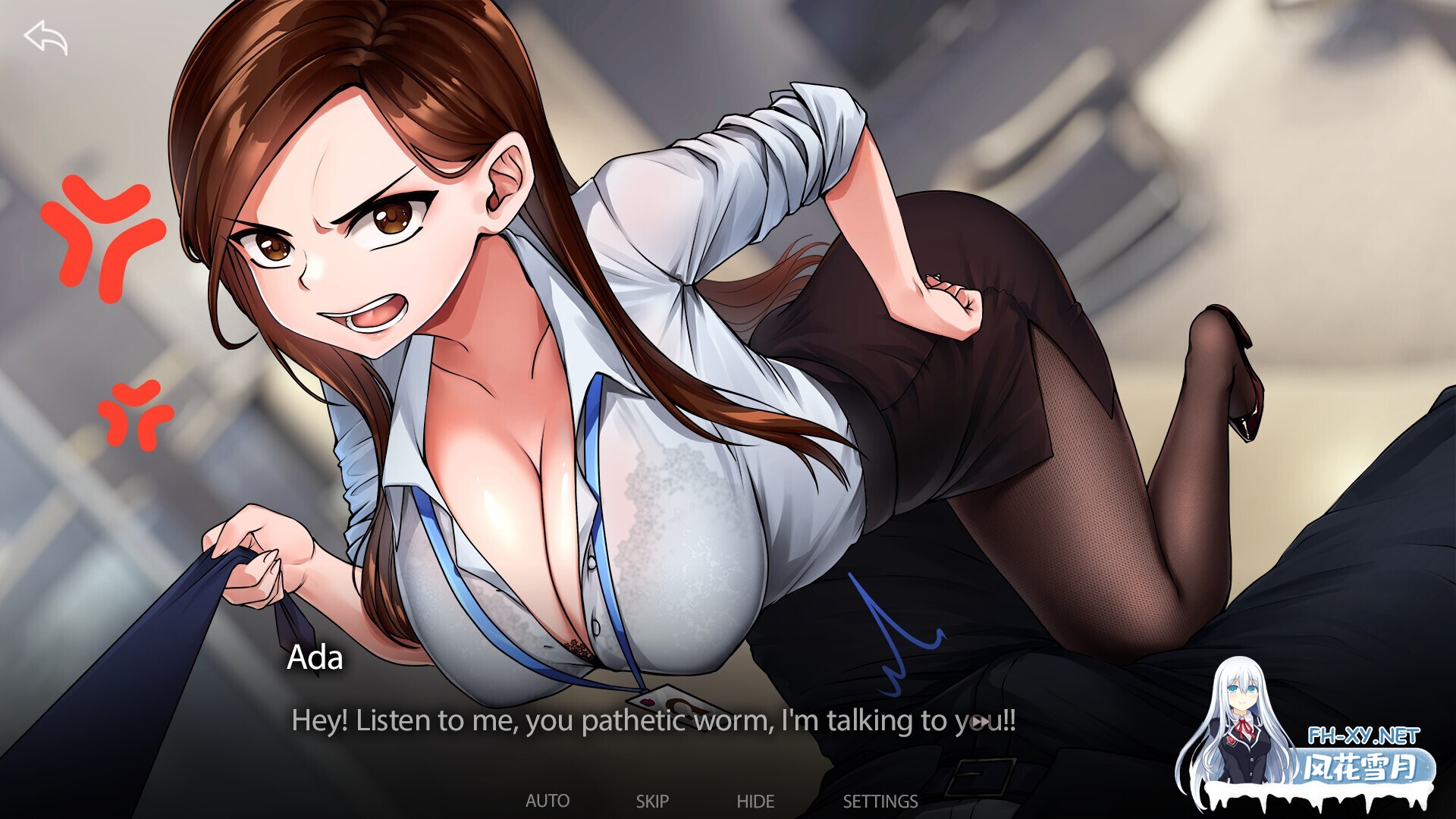Hide the dialogue interface with HIDE

click(755, 801)
